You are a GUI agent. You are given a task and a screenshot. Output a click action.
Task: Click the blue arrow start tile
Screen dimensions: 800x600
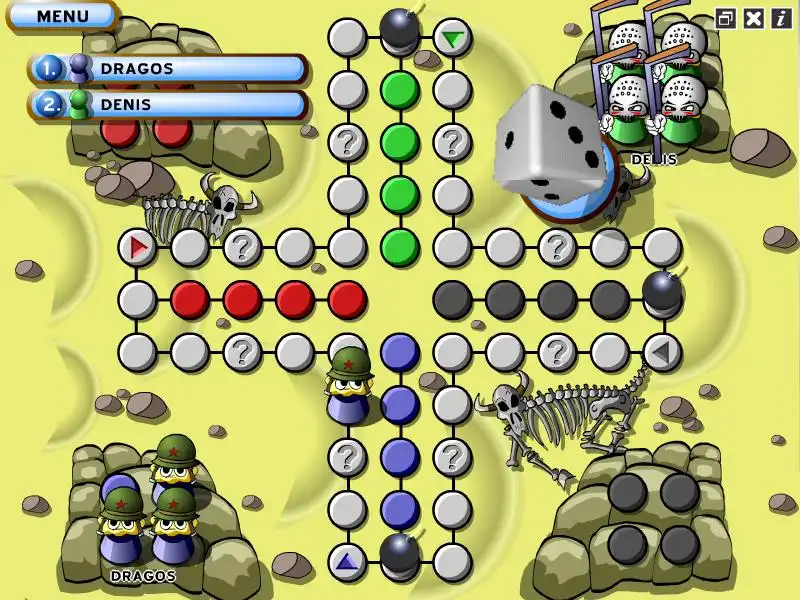347,561
